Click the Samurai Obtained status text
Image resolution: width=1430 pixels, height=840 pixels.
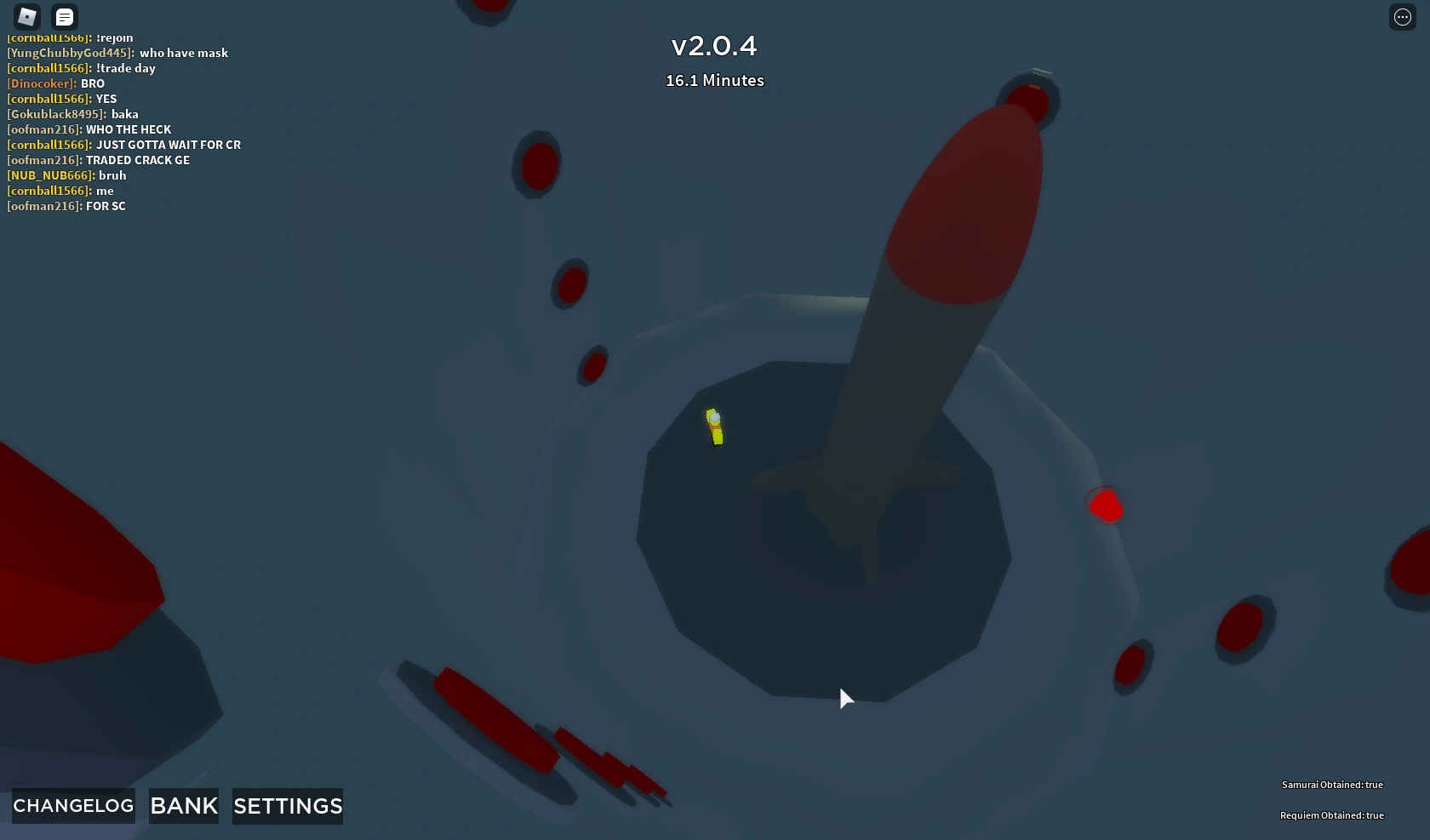pyautogui.click(x=1332, y=785)
